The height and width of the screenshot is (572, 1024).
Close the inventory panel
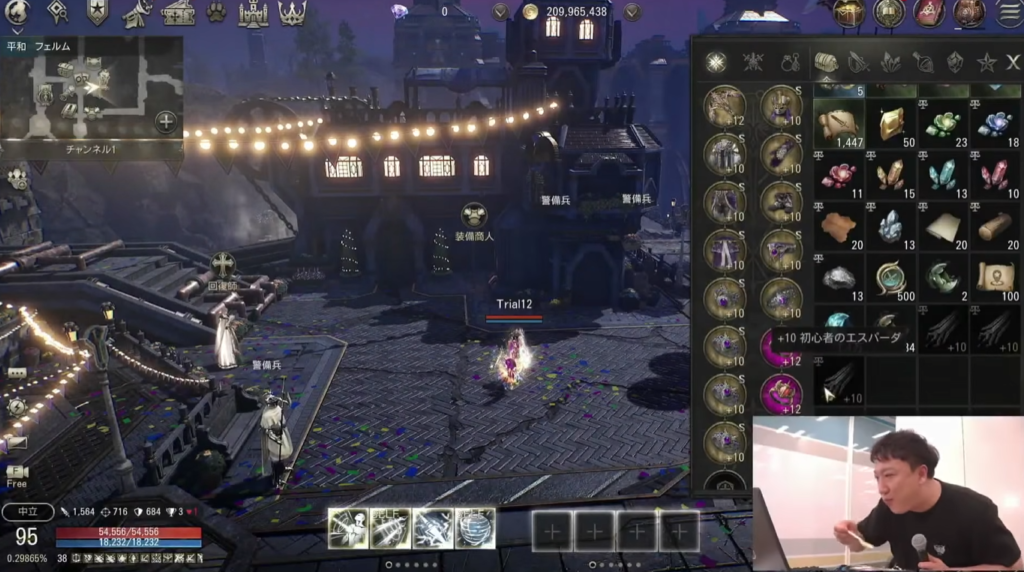[1013, 62]
